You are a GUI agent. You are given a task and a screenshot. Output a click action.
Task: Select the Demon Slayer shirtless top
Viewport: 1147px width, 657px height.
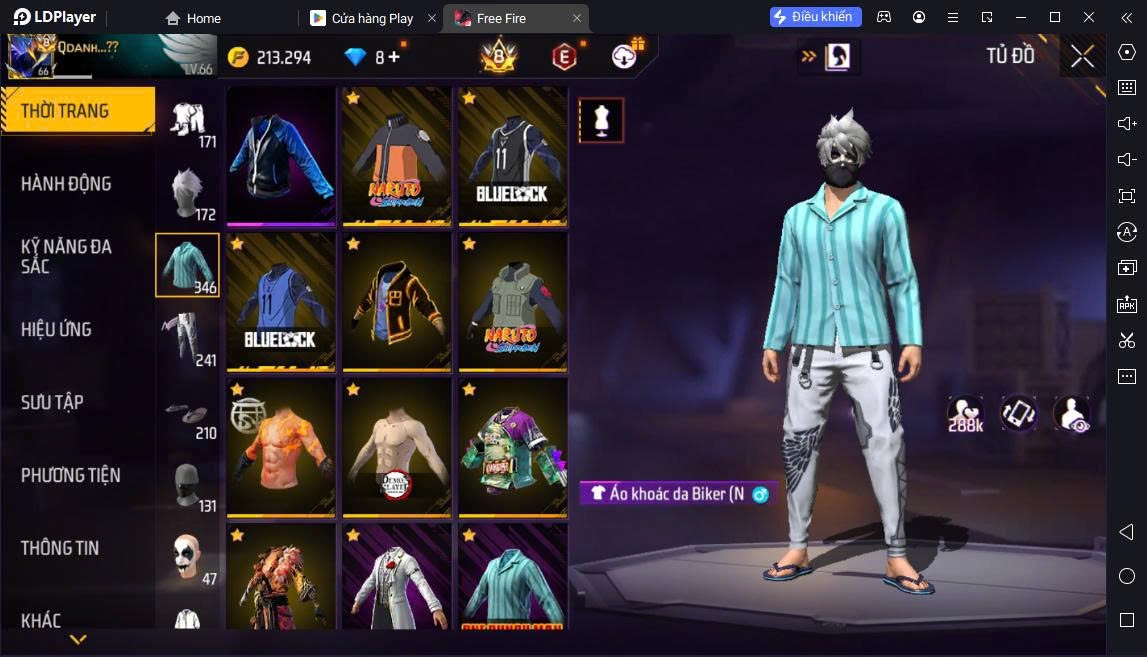tap(398, 446)
